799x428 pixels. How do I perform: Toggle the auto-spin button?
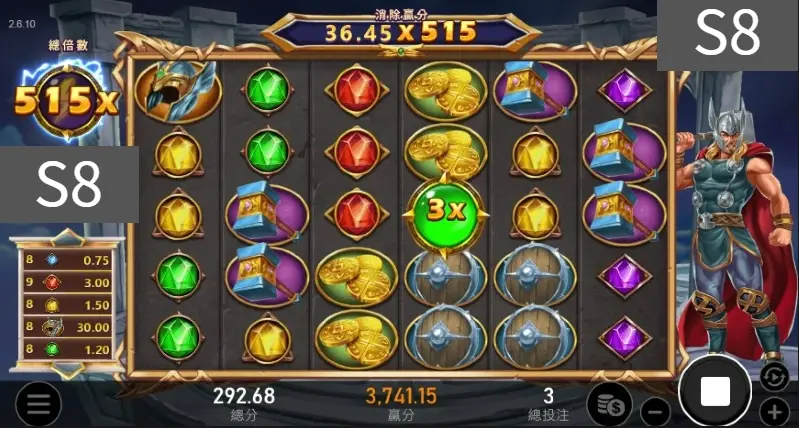(774, 377)
